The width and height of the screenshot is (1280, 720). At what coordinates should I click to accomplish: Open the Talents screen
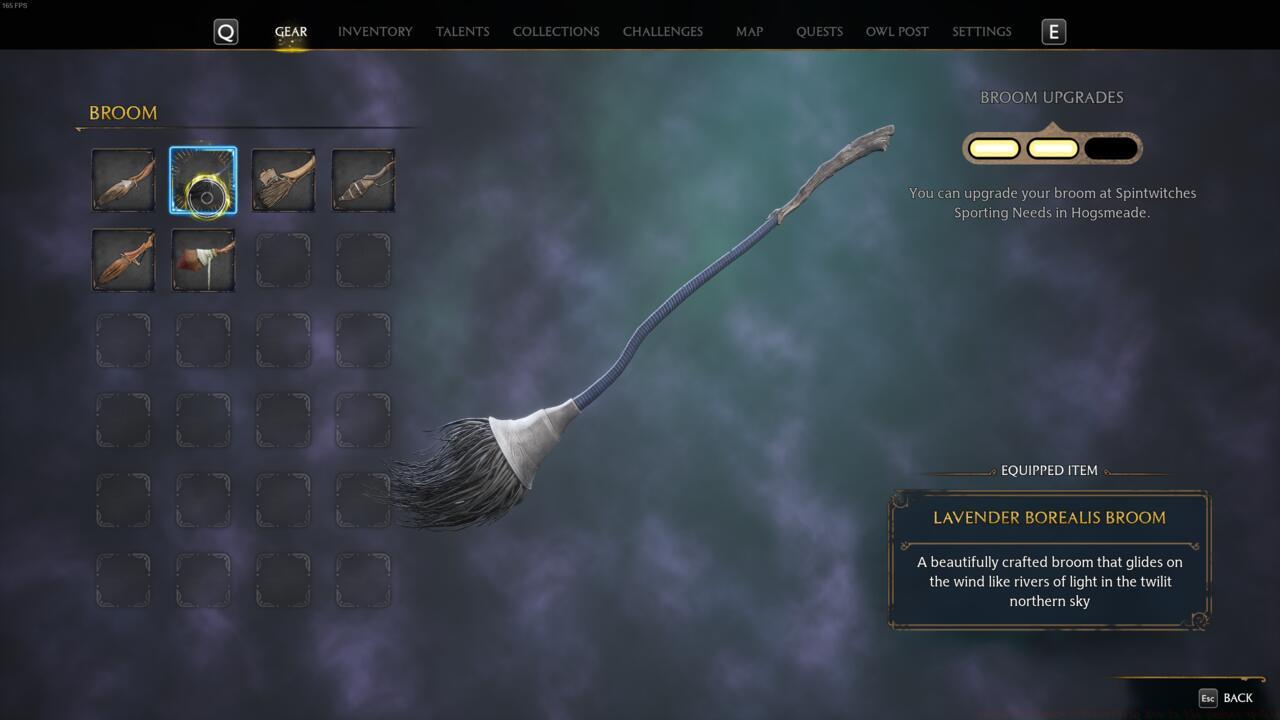462,31
